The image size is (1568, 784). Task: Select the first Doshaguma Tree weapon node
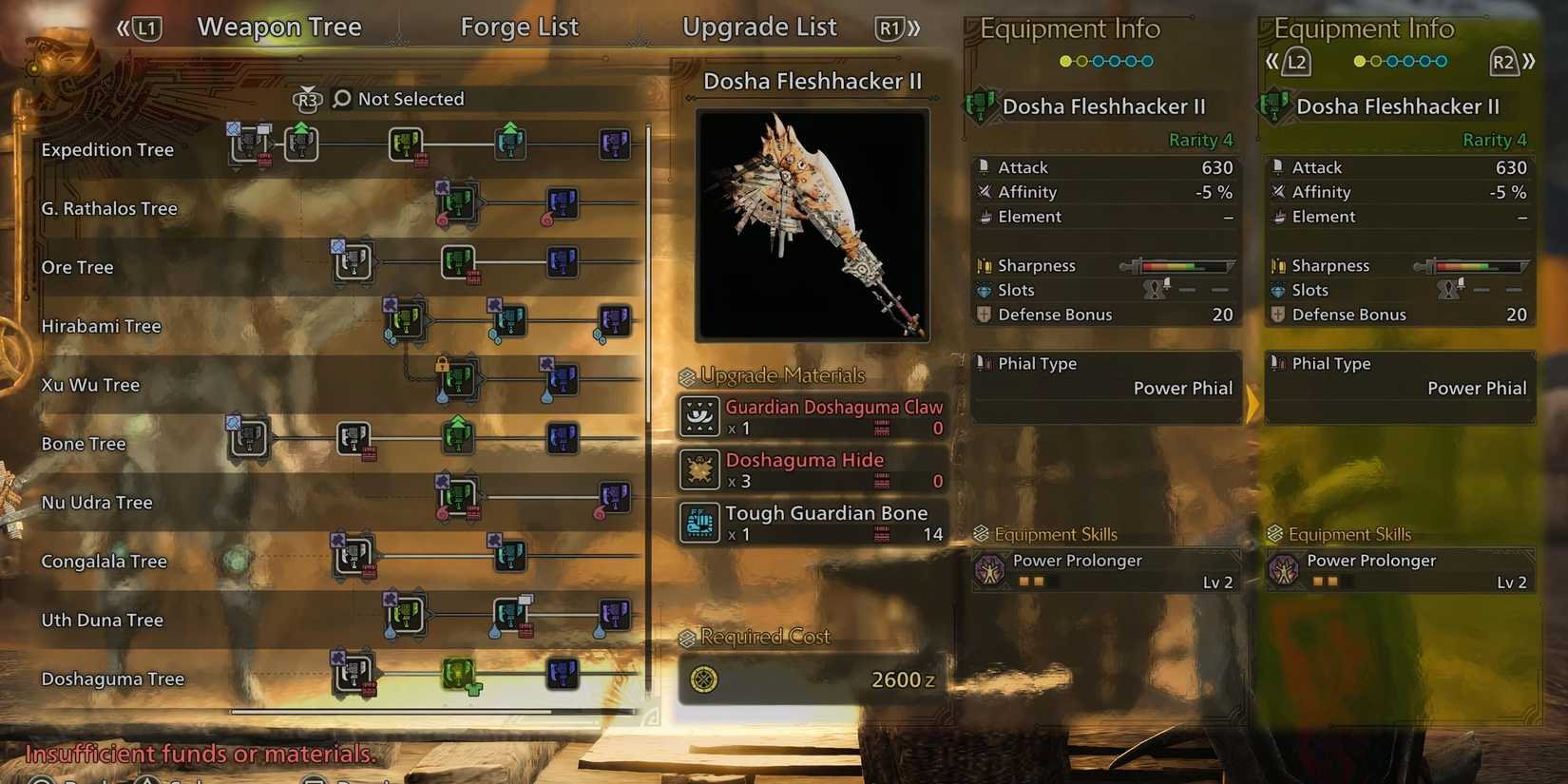(x=353, y=673)
